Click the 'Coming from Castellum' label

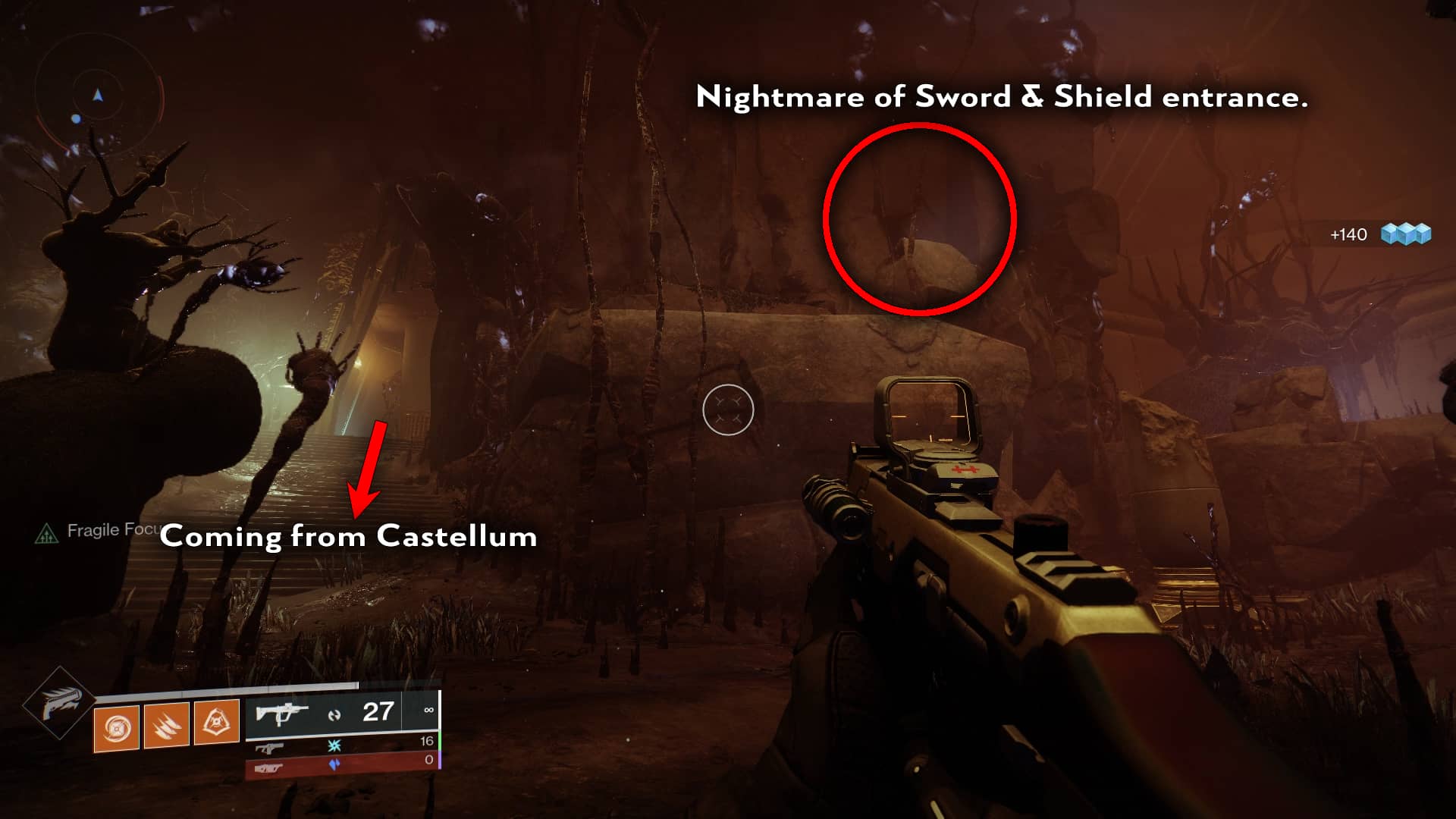click(350, 537)
